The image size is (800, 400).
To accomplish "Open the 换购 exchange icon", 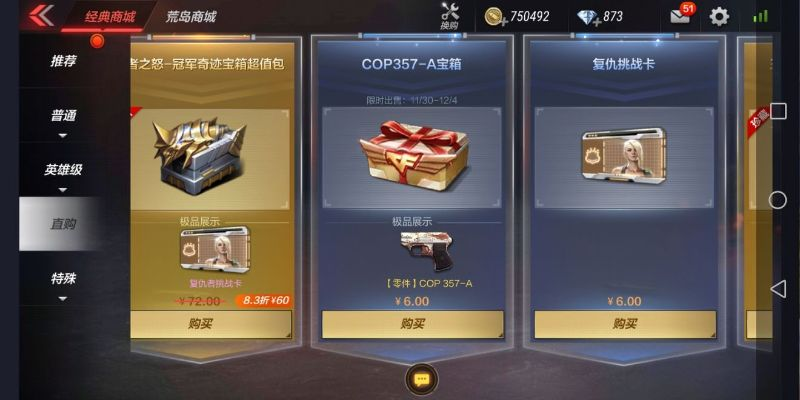I will tap(449, 16).
